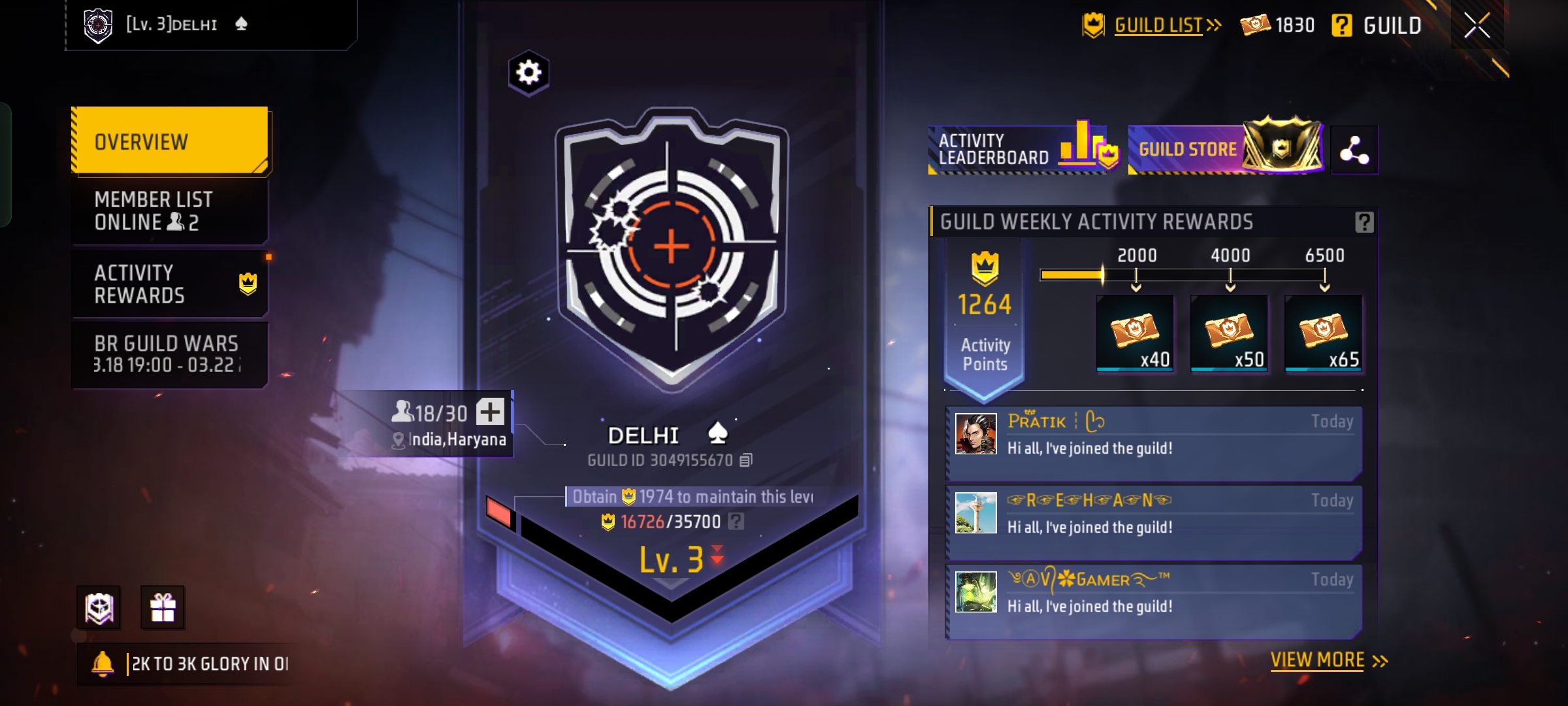
Task: Copy the guild ID
Action: (x=746, y=460)
